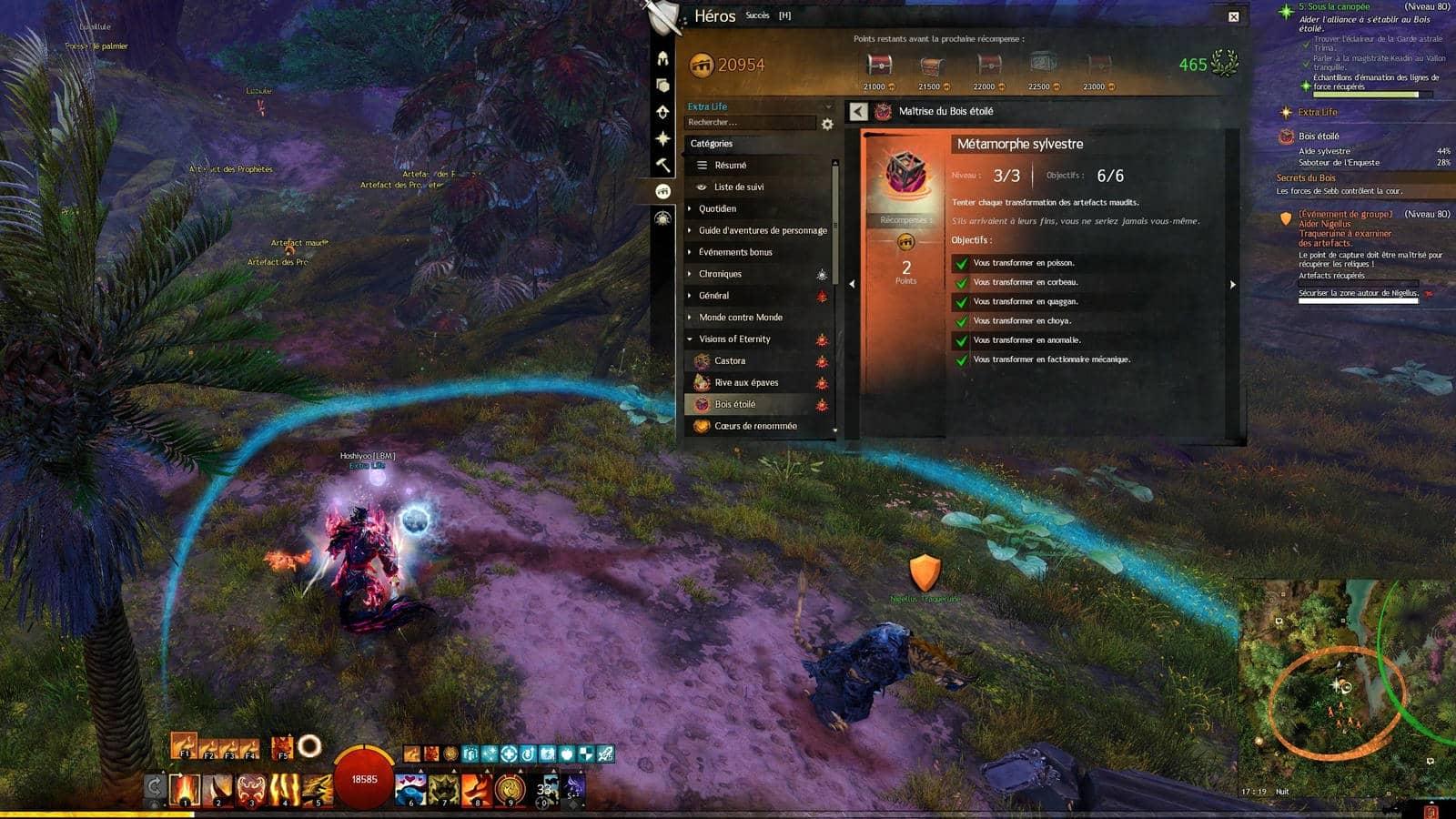Collapse the Visions of Eternity category
Viewport: 1456px width, 819px height.
733,339
